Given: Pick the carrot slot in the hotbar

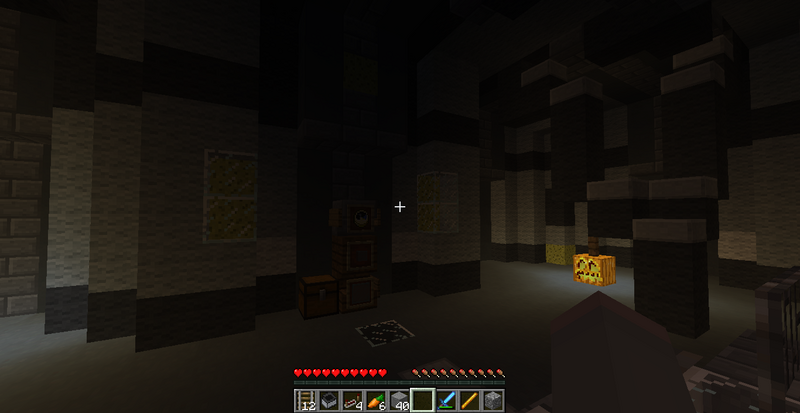Looking at the screenshot, I should click(375, 401).
